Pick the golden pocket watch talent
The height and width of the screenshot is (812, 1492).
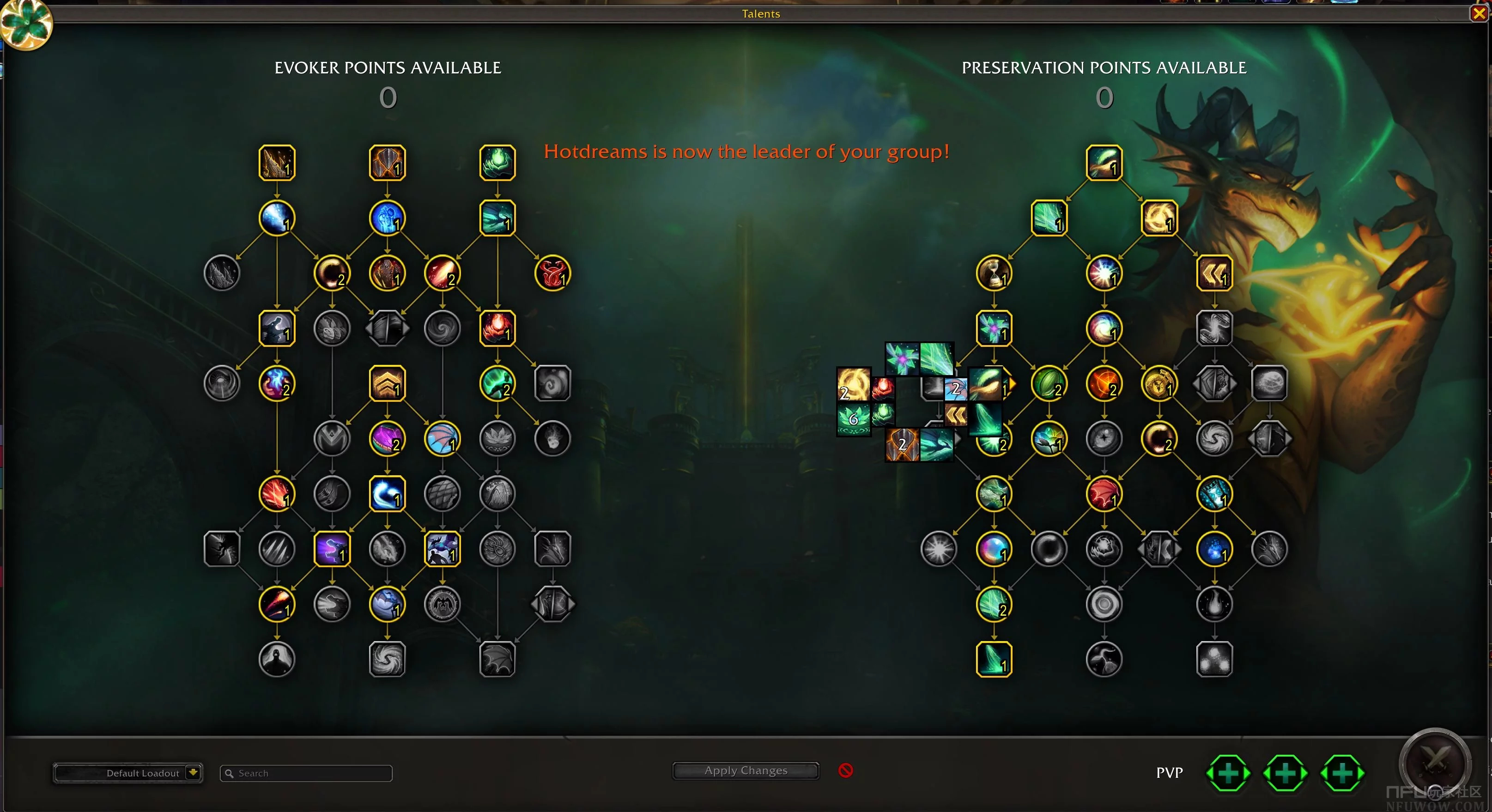click(x=1159, y=383)
